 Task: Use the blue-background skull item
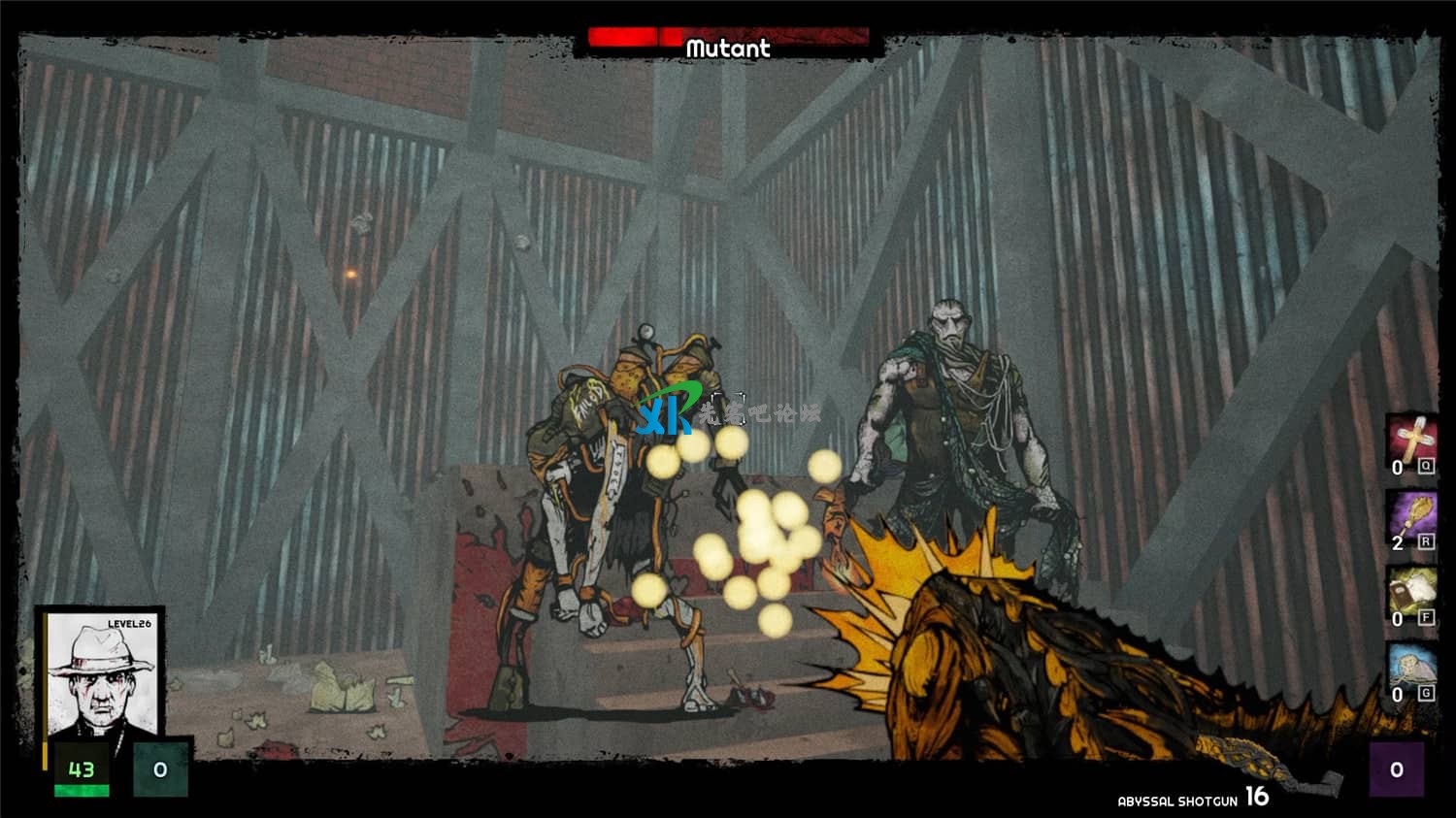1412,668
